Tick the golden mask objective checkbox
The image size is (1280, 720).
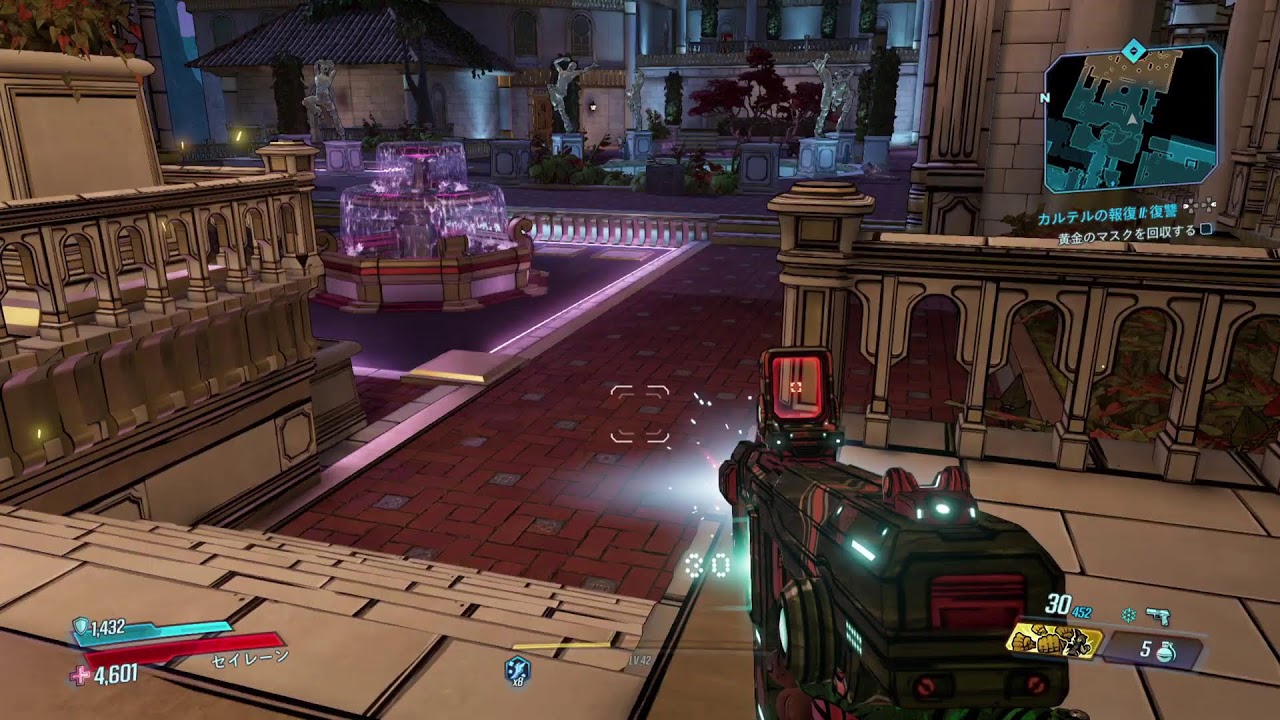[x=1206, y=230]
